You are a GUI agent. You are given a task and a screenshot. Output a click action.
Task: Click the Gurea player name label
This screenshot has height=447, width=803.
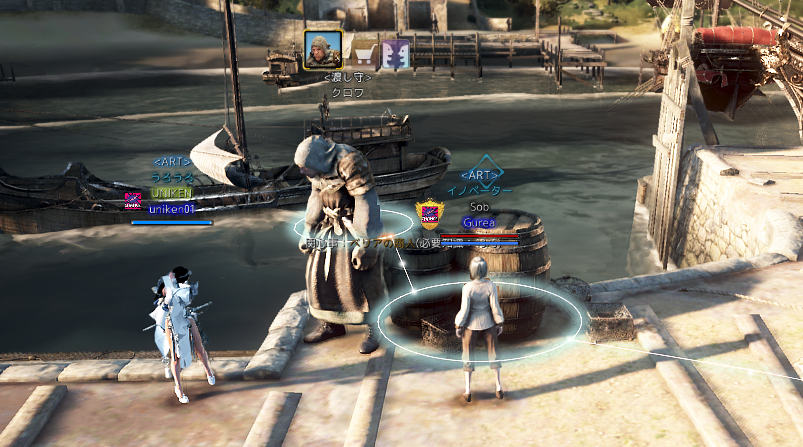point(479,222)
